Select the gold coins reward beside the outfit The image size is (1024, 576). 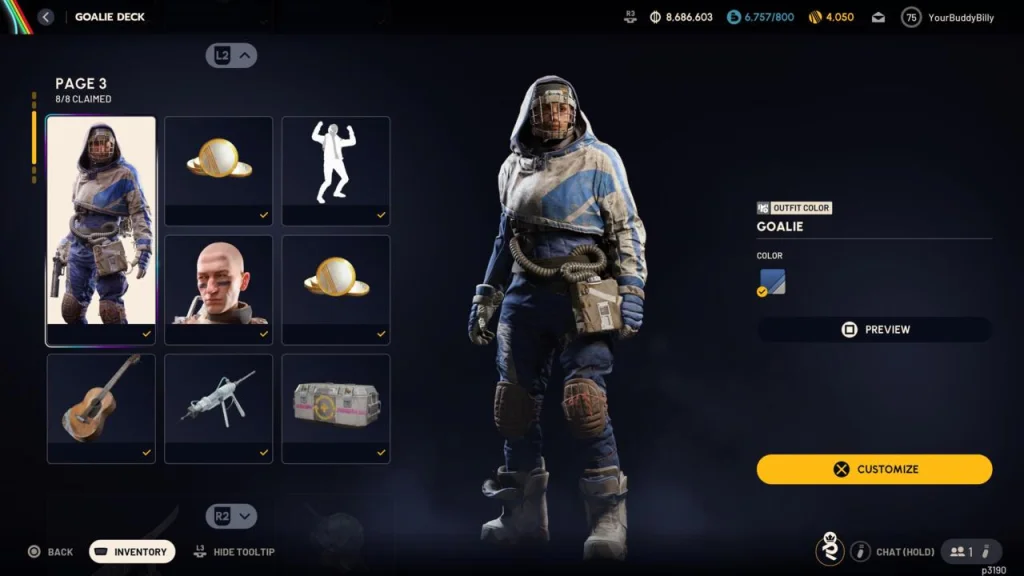pos(218,170)
